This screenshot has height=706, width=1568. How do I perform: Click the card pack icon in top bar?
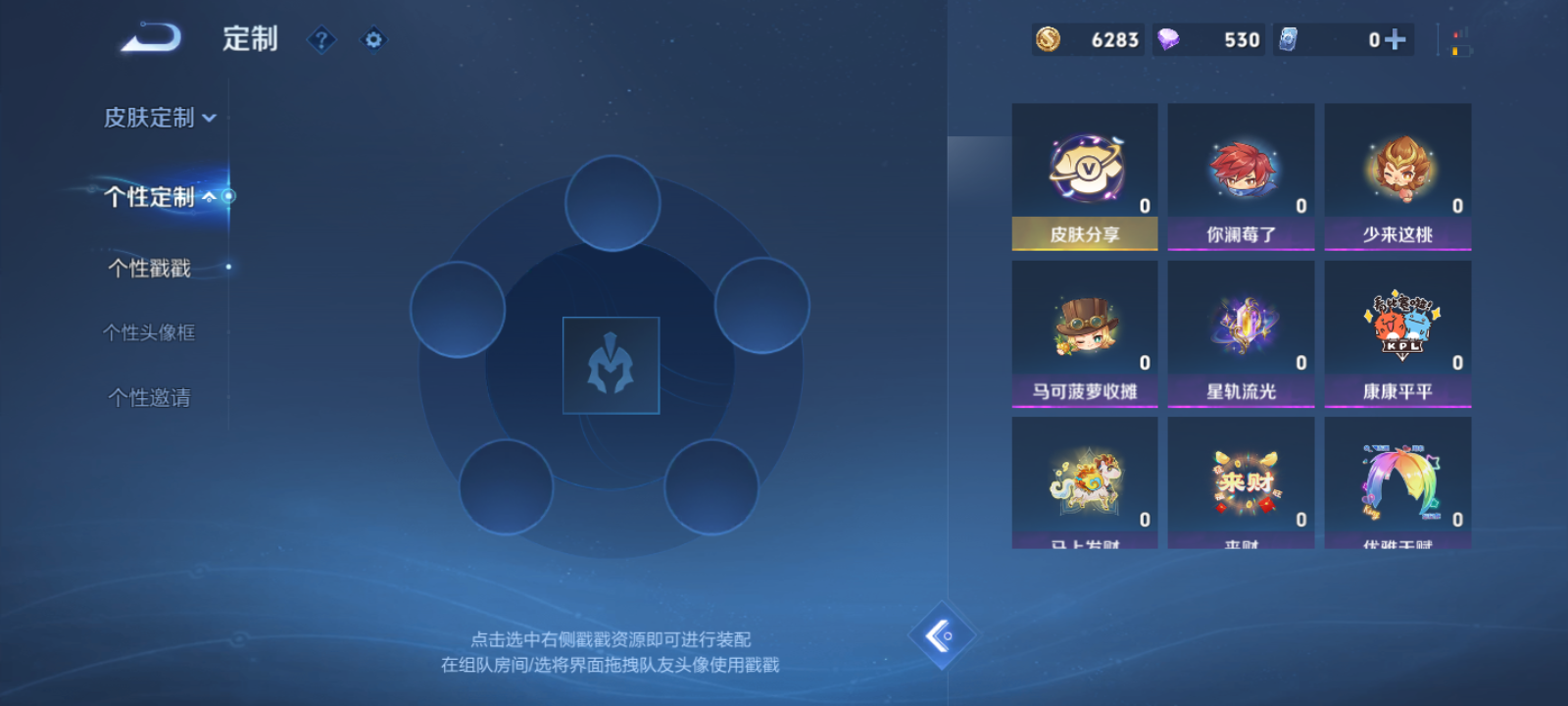pos(1292,40)
